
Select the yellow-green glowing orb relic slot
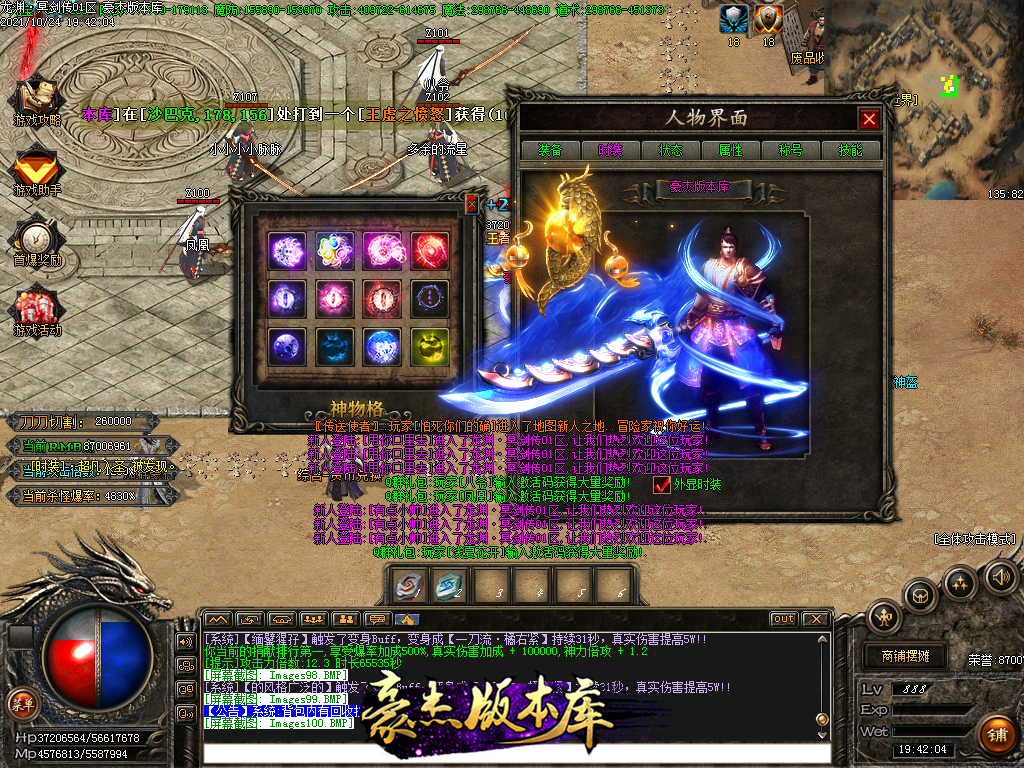click(430, 346)
